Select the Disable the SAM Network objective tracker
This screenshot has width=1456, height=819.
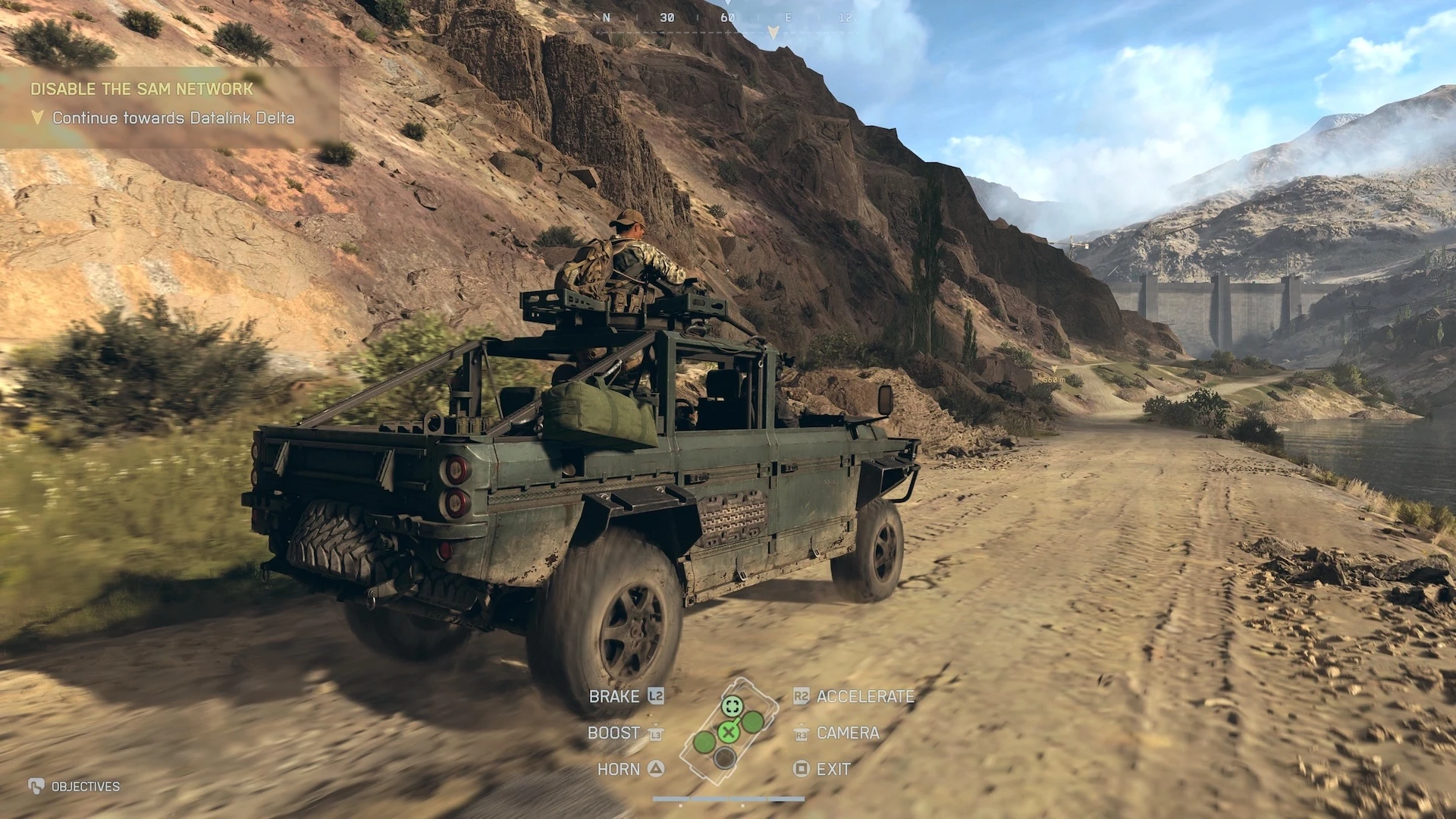pos(143,89)
